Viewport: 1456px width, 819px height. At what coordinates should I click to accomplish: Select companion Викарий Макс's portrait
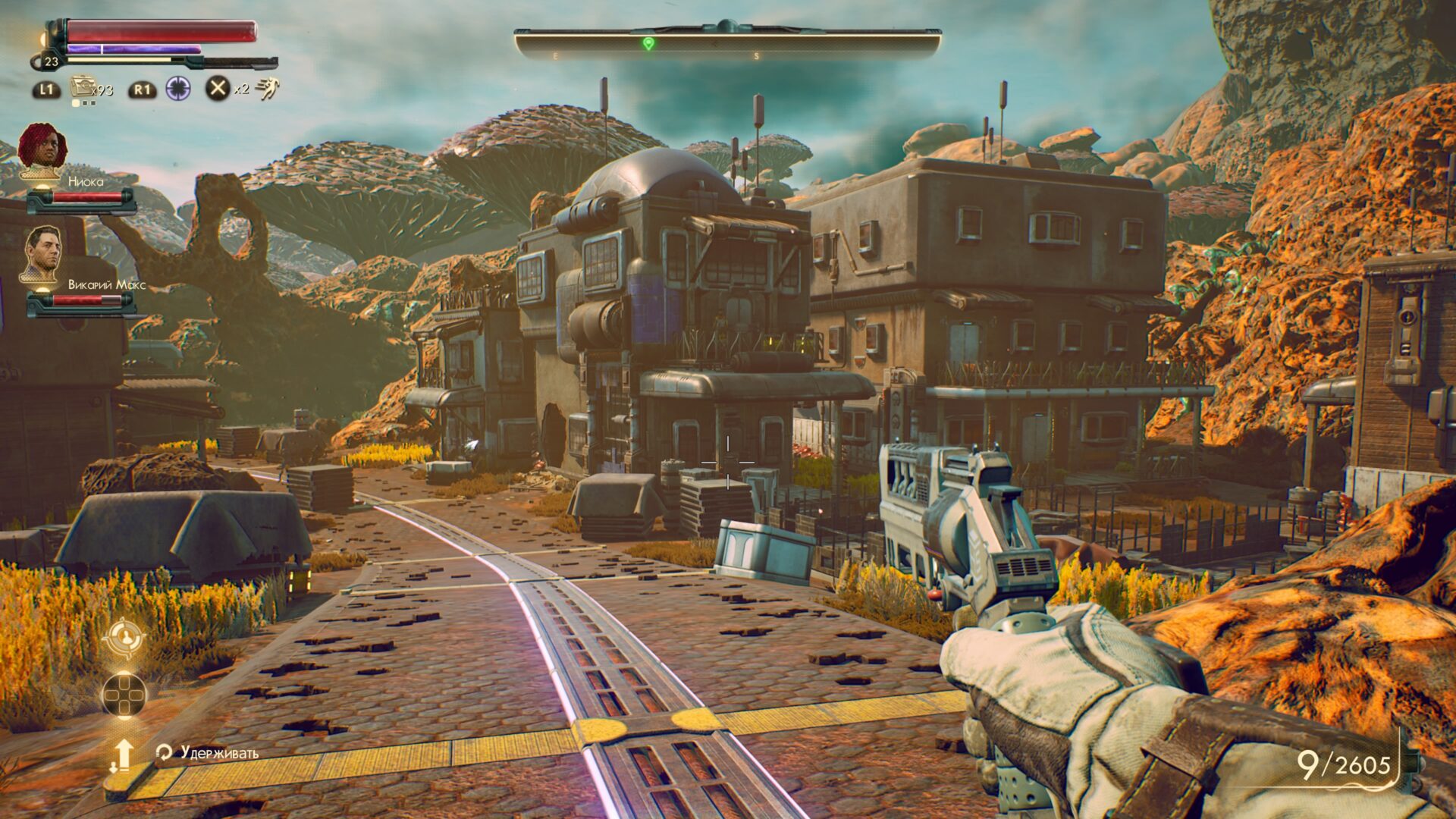point(42,254)
